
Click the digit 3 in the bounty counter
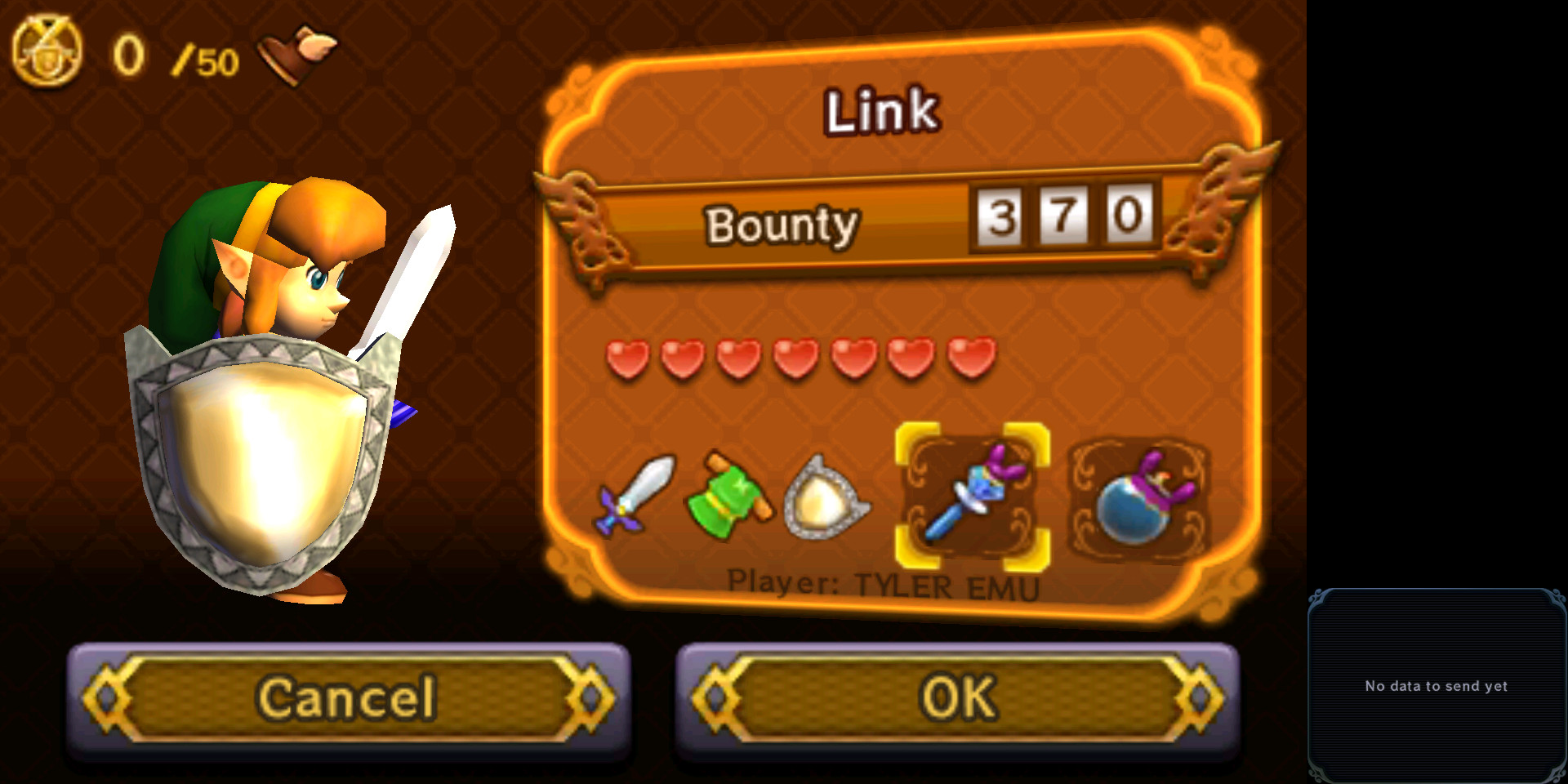[x=998, y=216]
